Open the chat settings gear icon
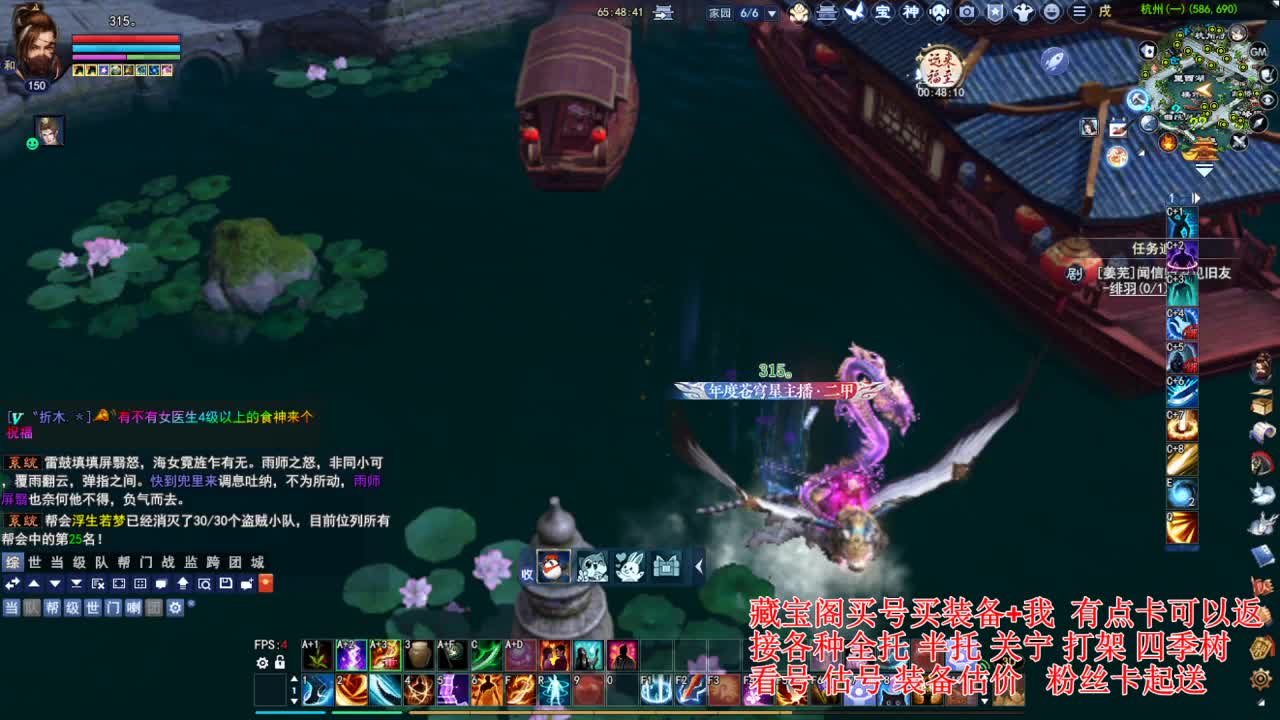This screenshot has height=720, width=1280. [x=176, y=607]
